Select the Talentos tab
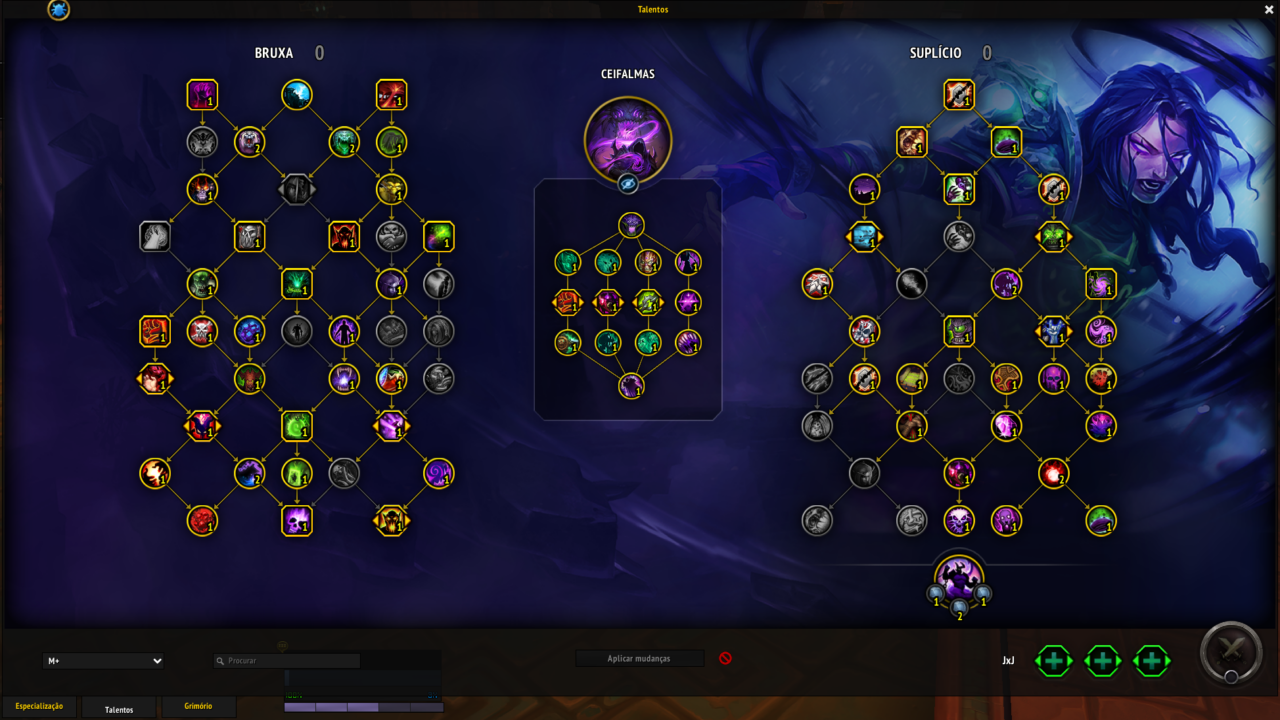This screenshot has width=1280, height=720. [119, 709]
